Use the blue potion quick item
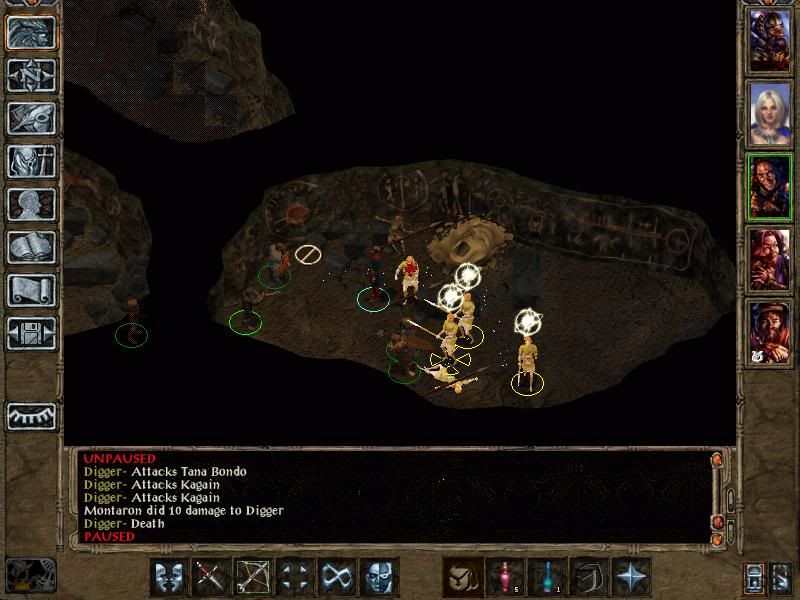Viewport: 800px width, 600px height. 548,578
